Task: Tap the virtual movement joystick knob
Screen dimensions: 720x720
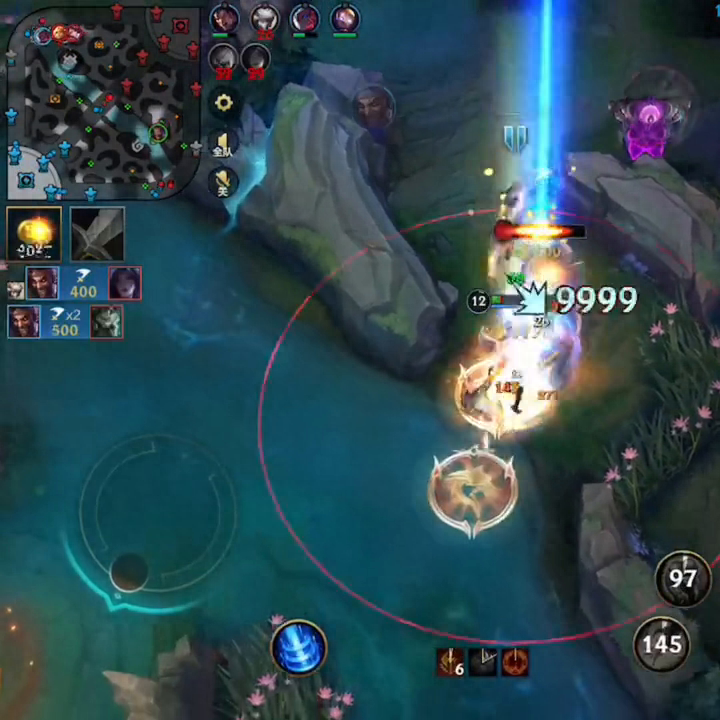Action: click(129, 572)
